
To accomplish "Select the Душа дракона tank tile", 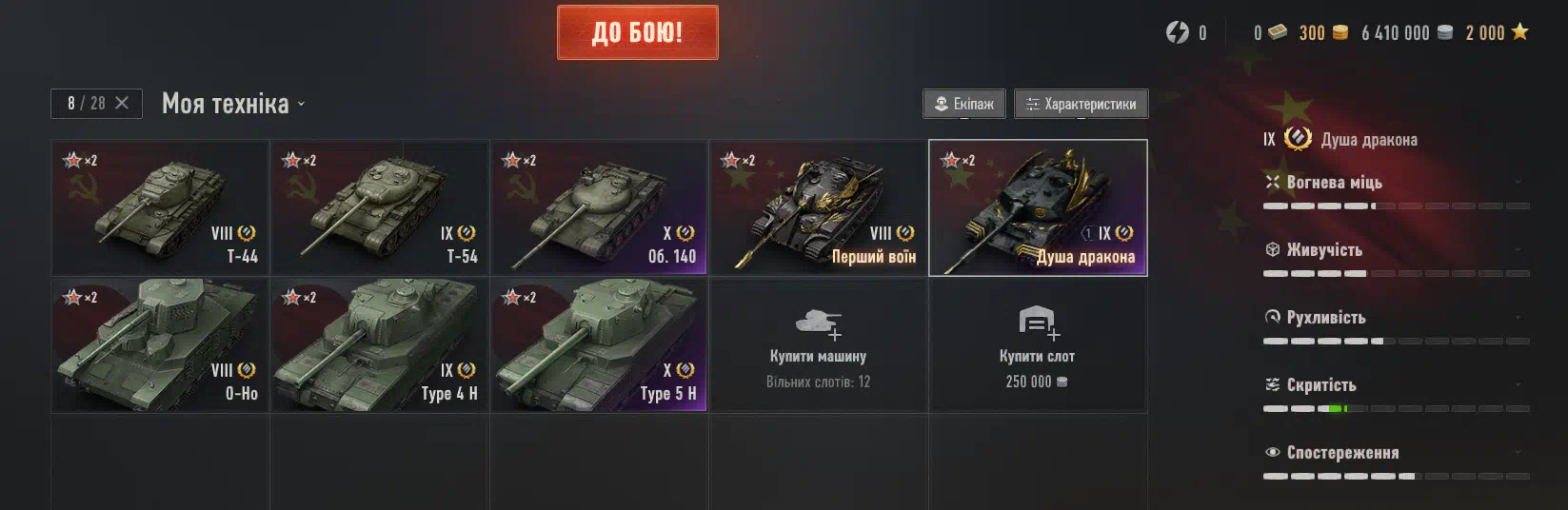I will pos(1038,207).
